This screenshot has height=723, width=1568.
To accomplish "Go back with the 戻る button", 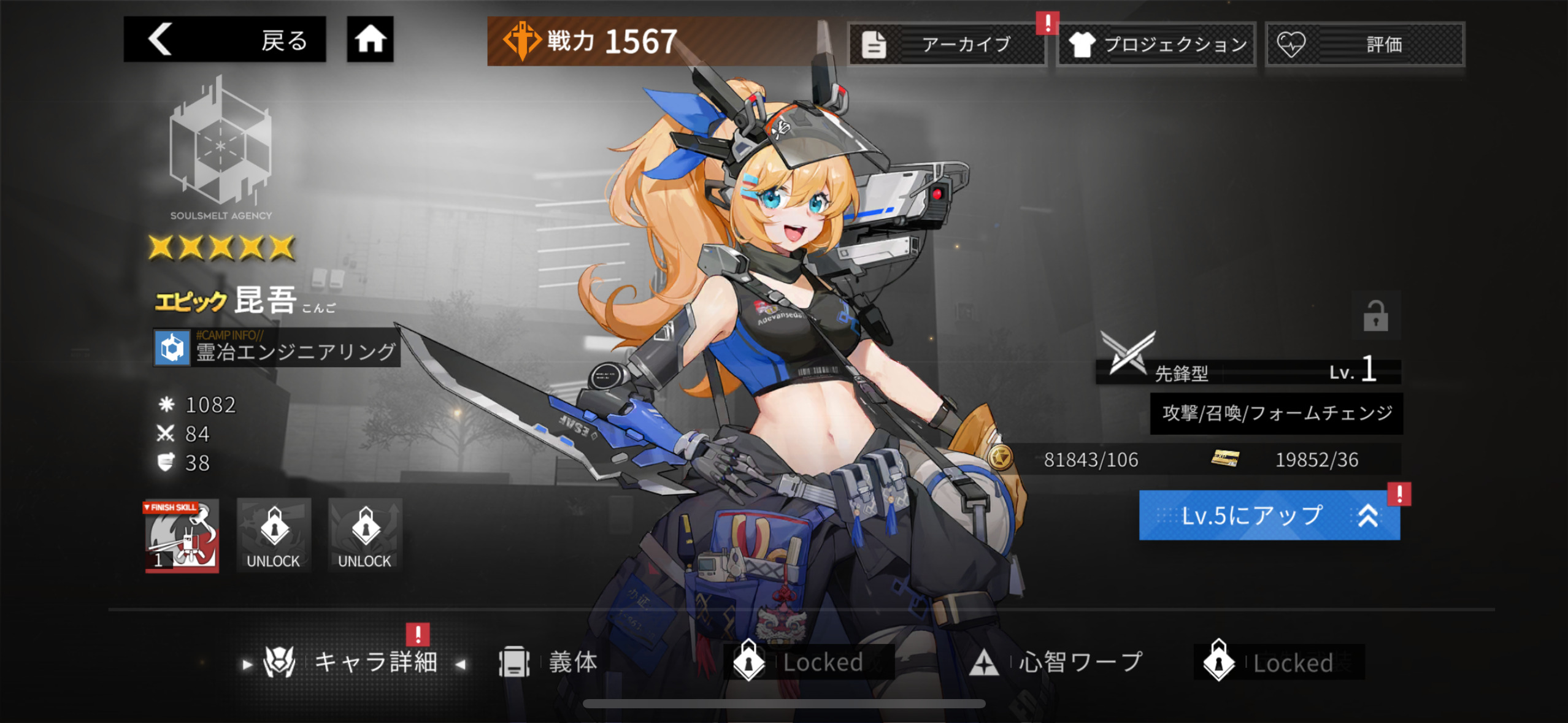I will coord(225,40).
